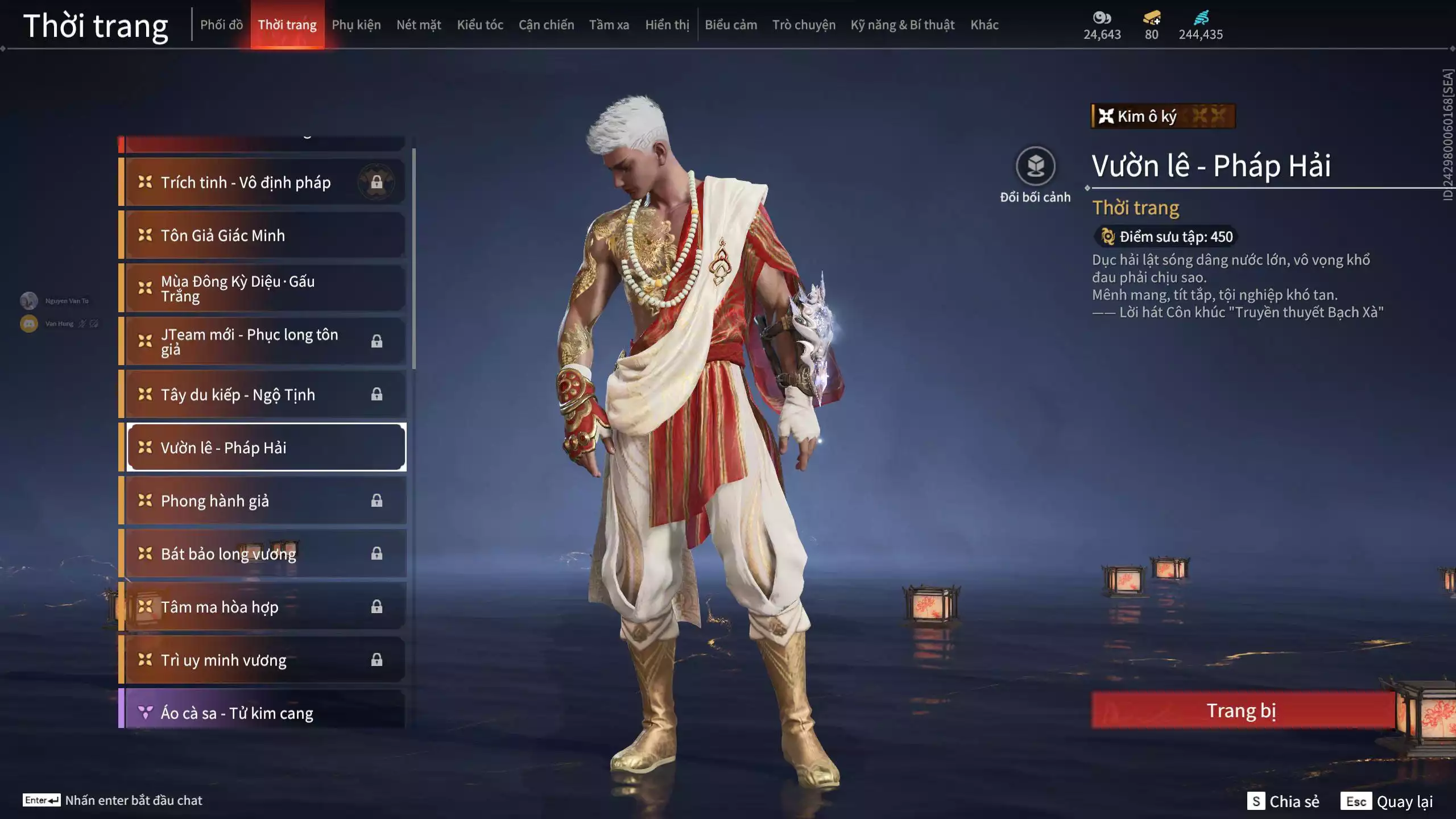The height and width of the screenshot is (819, 1456).
Task: Select the Nét mặt tab
Action: point(419,25)
